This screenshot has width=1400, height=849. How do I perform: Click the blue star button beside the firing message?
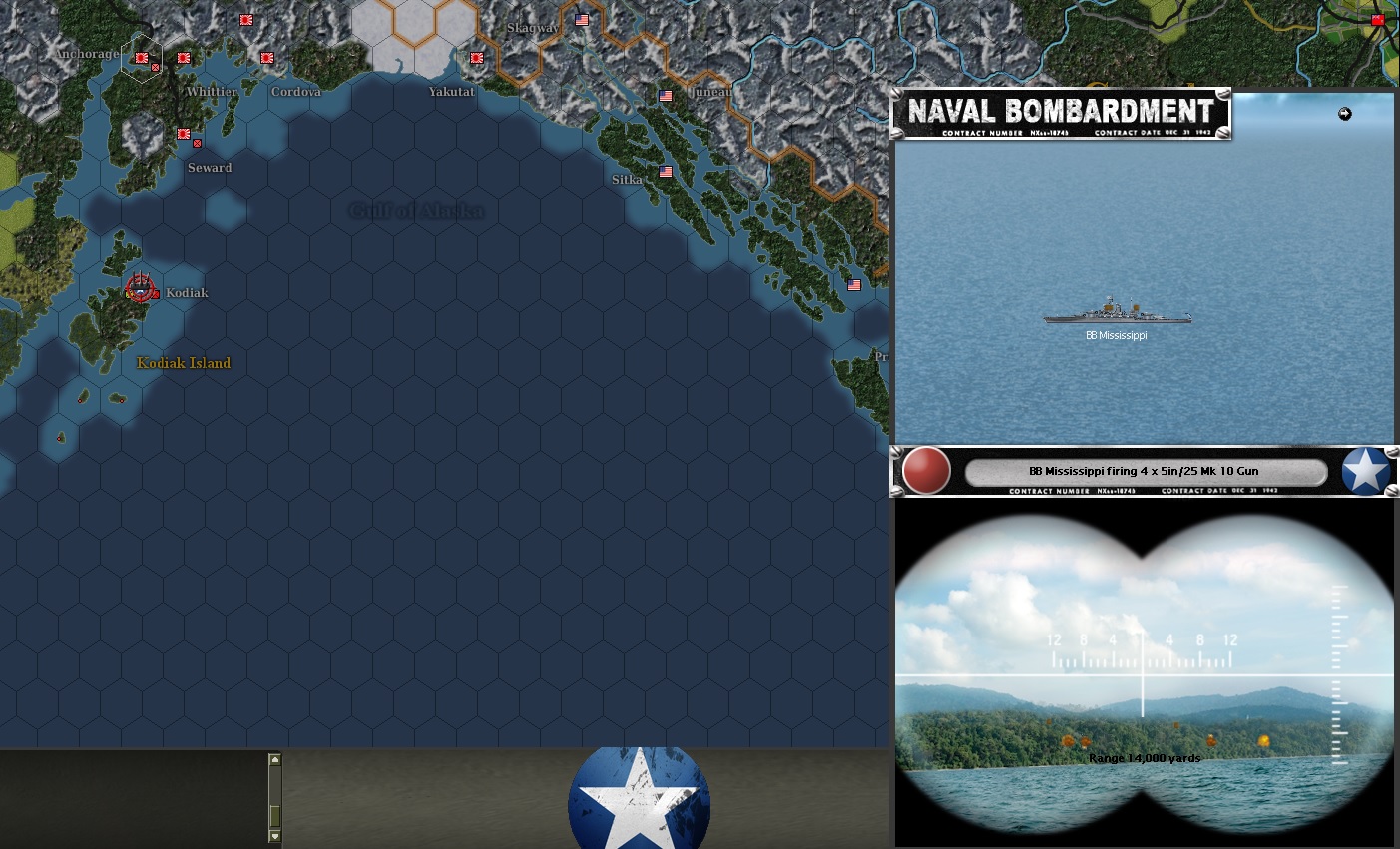tap(1365, 470)
